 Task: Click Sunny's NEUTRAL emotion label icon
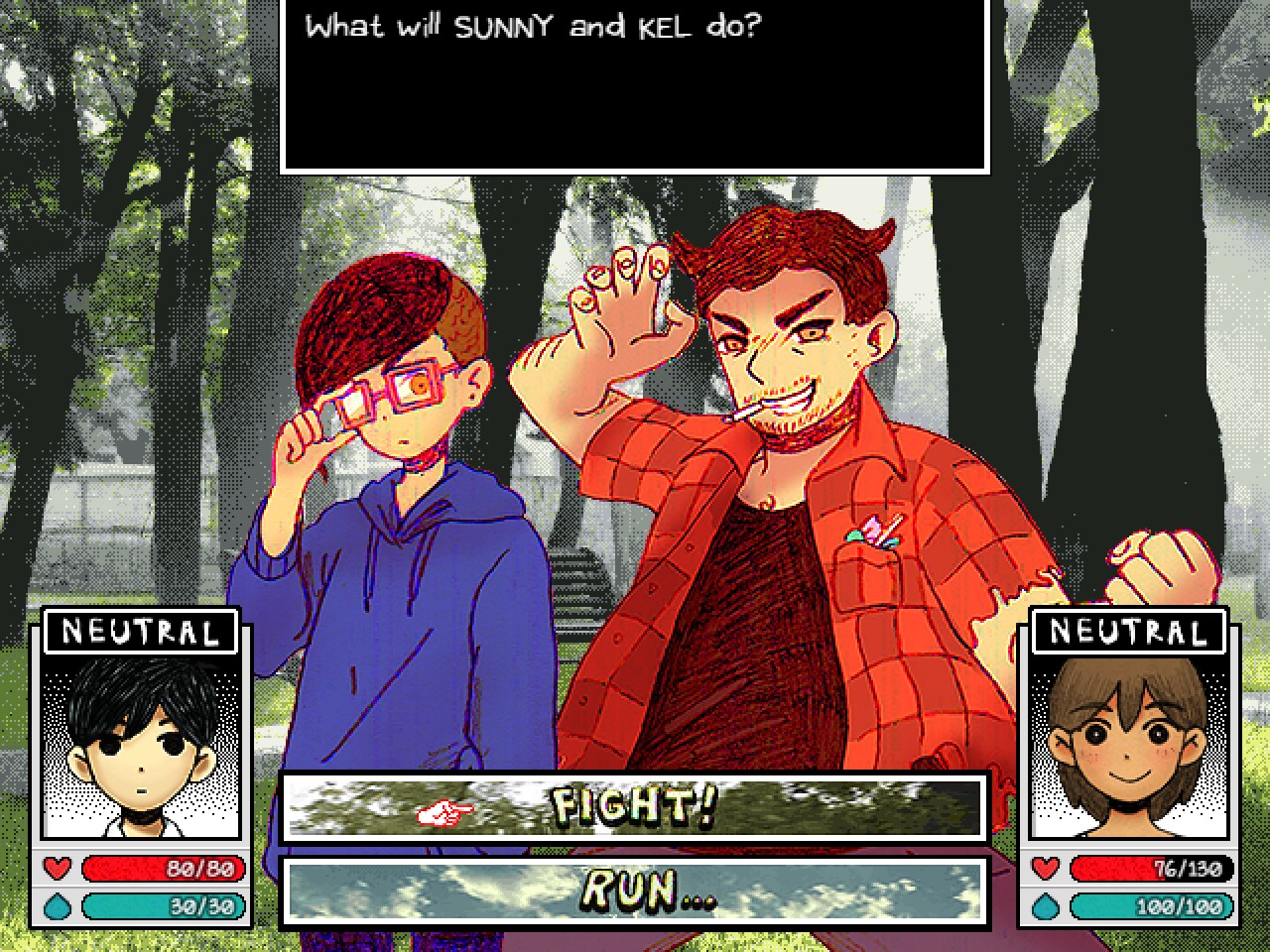(142, 631)
